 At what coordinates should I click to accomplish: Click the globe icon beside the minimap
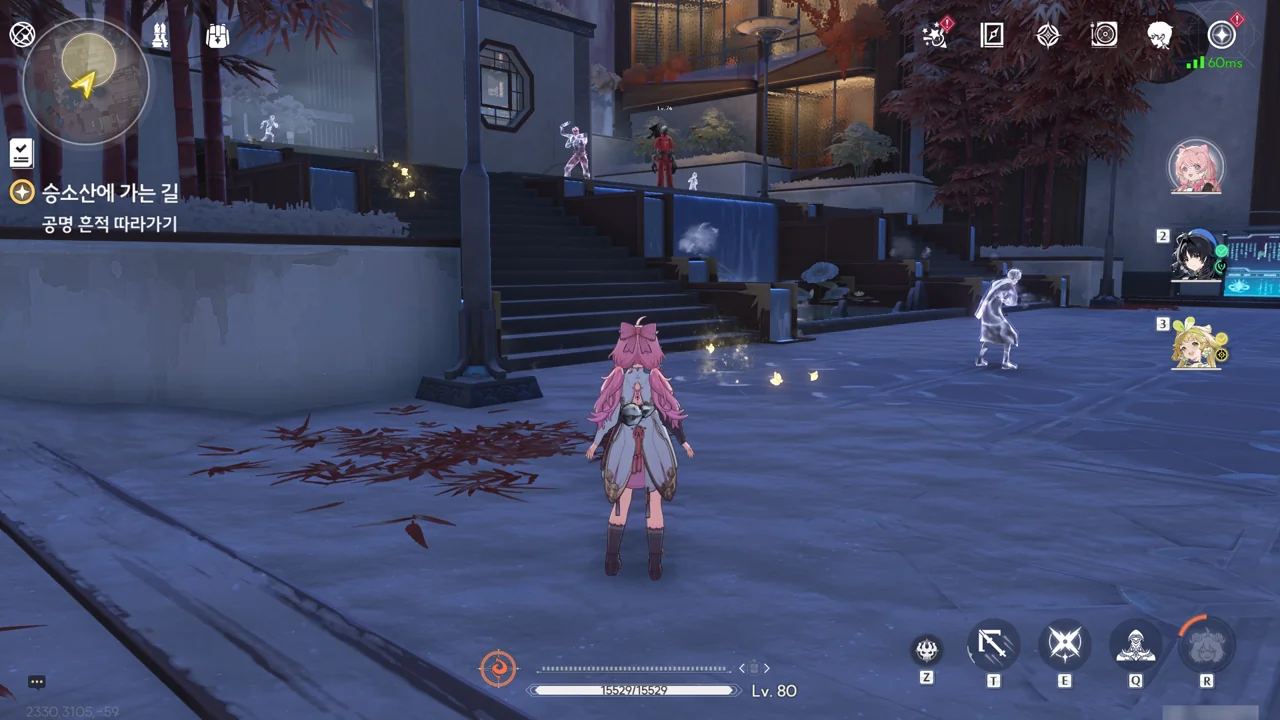pyautogui.click(x=22, y=35)
